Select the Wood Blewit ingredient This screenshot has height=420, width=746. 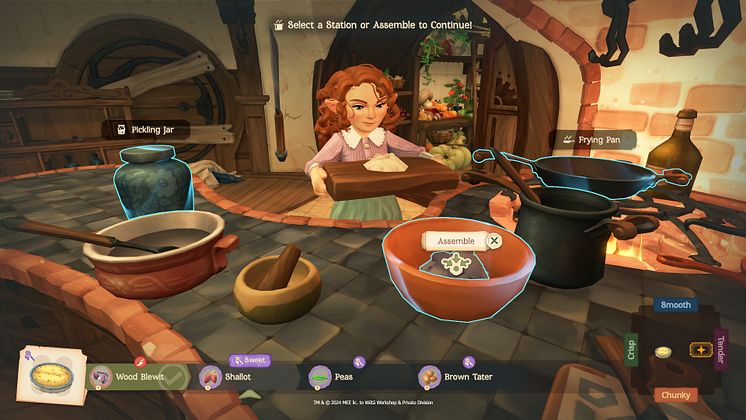(137, 377)
